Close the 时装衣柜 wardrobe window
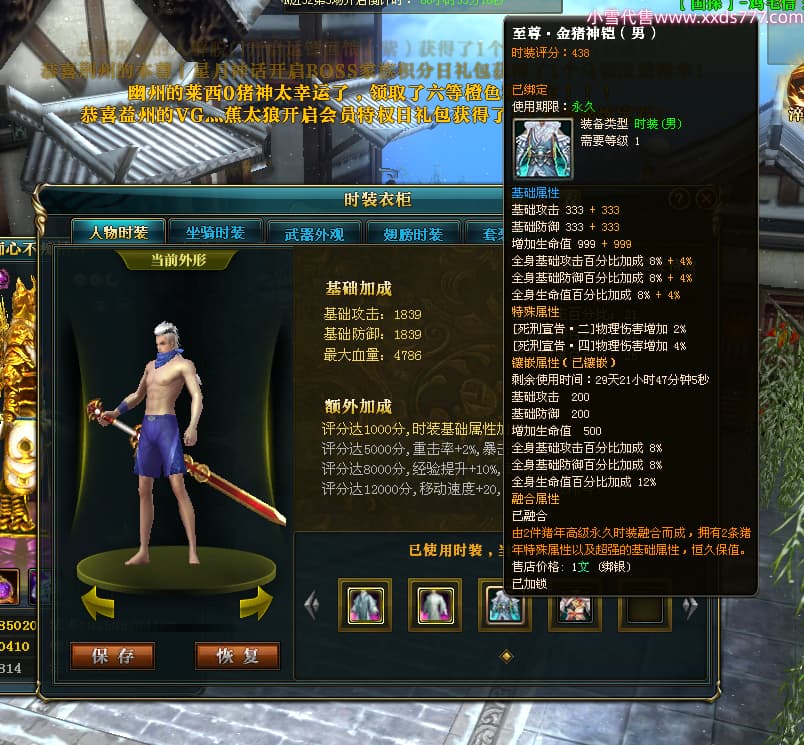Image resolution: width=804 pixels, height=745 pixels. (x=706, y=199)
